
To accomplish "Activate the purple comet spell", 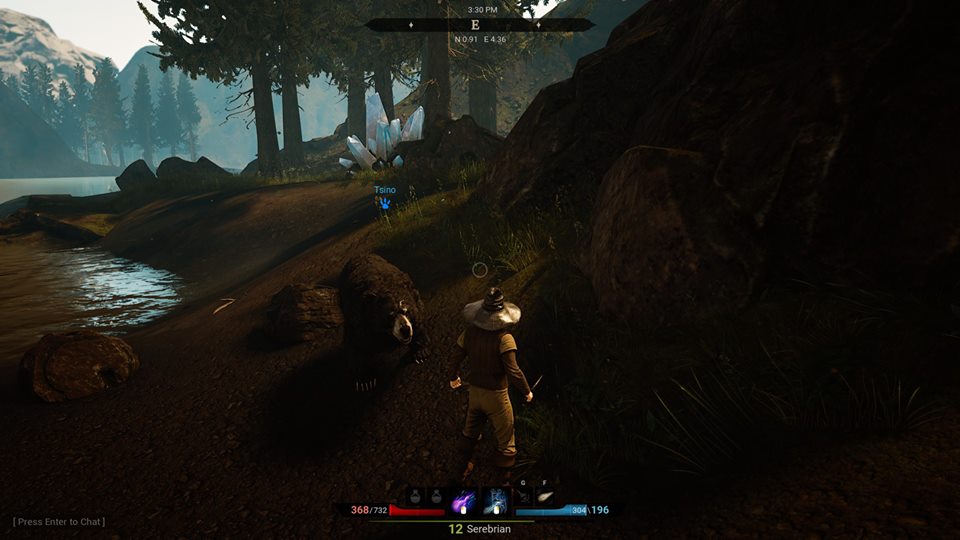I will (x=465, y=500).
